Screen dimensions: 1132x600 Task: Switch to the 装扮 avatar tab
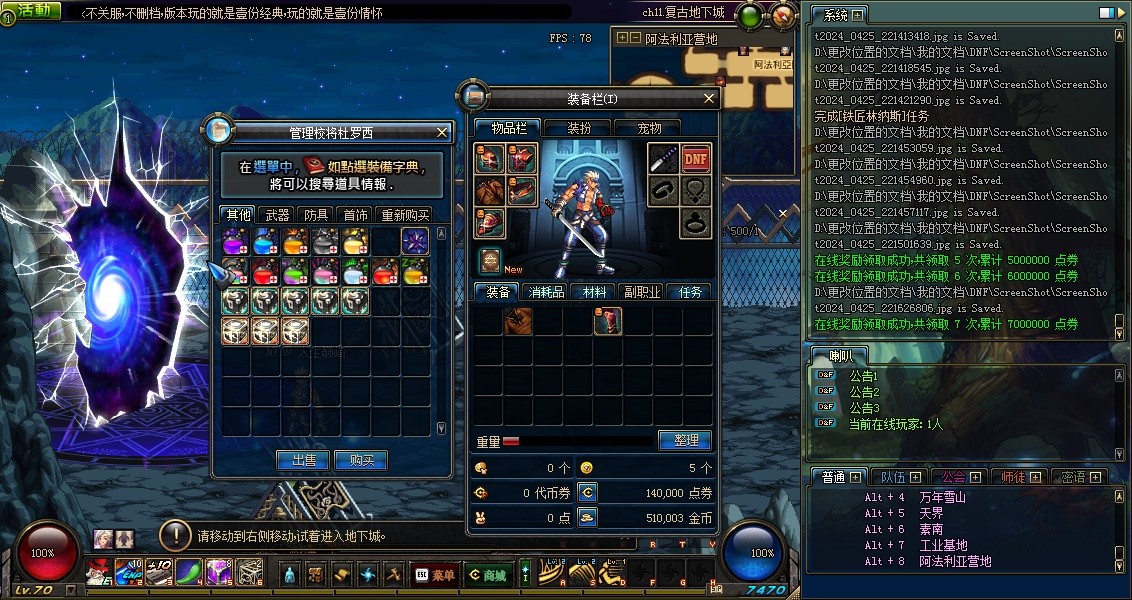point(579,128)
